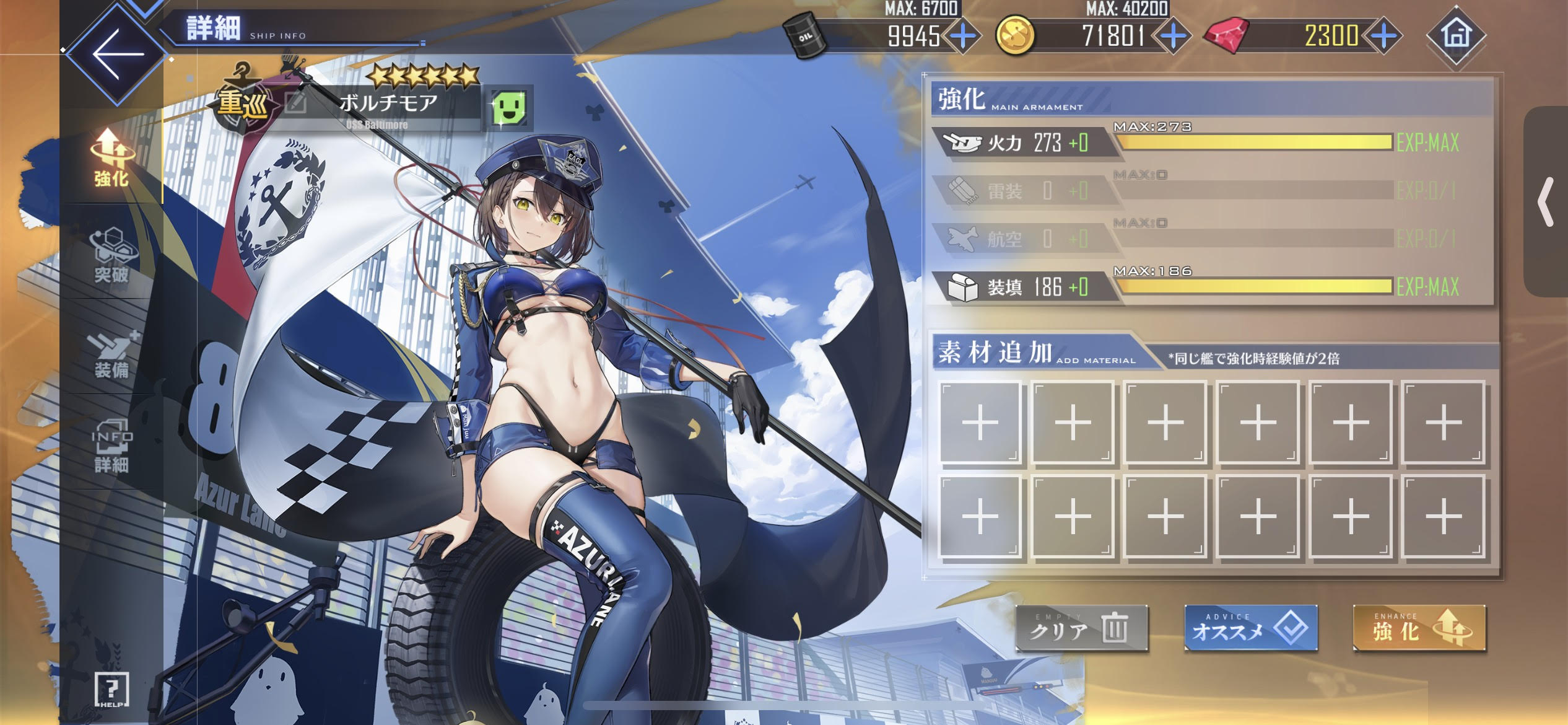The width and height of the screenshot is (1568, 725).
Task: Go back with the arrow button
Action: tap(117, 55)
